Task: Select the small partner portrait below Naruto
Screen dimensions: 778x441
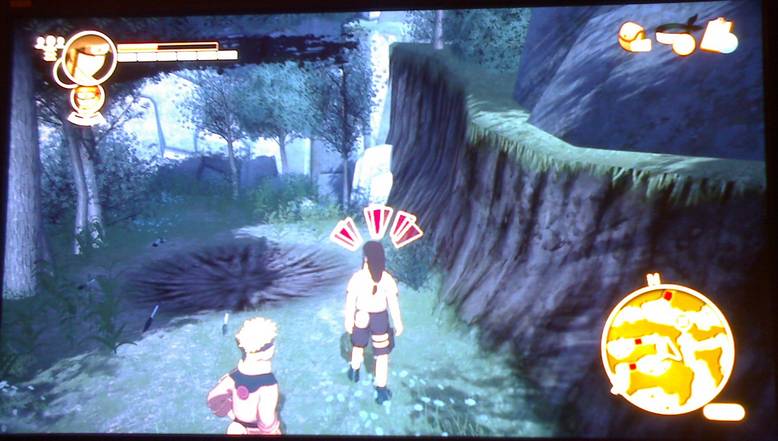Action: coord(88,101)
